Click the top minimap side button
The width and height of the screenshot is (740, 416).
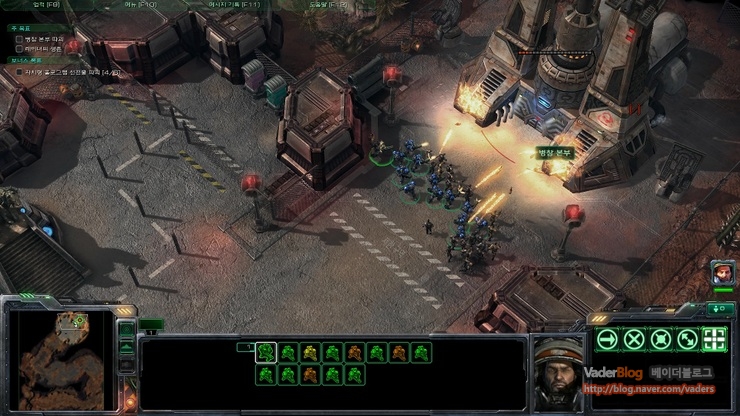[127, 329]
